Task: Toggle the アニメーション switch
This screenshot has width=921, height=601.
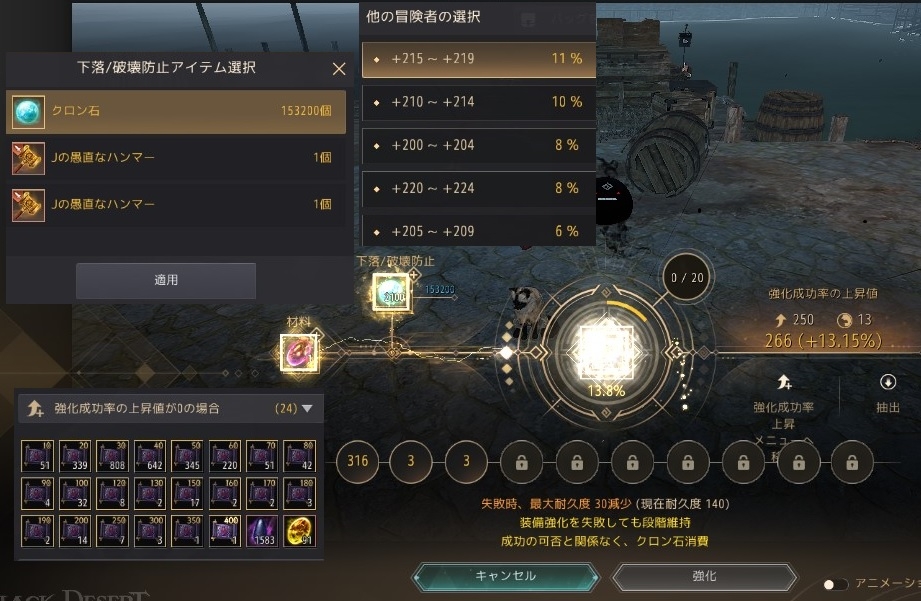Action: point(834,584)
